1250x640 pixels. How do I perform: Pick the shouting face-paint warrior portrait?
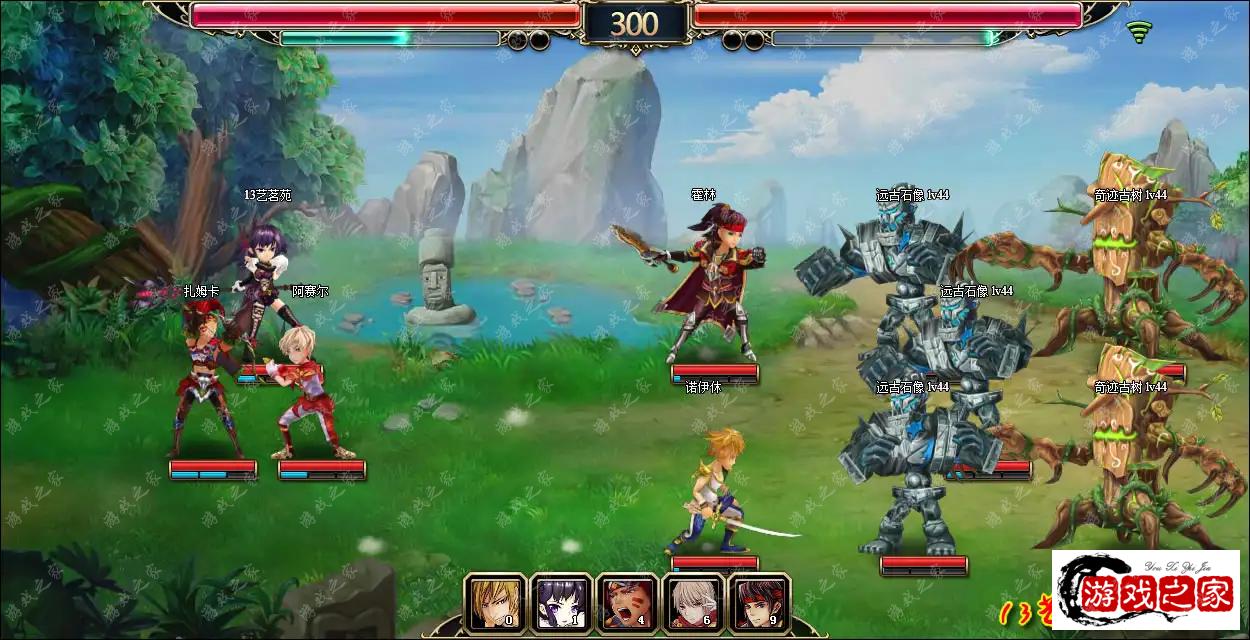[626, 603]
